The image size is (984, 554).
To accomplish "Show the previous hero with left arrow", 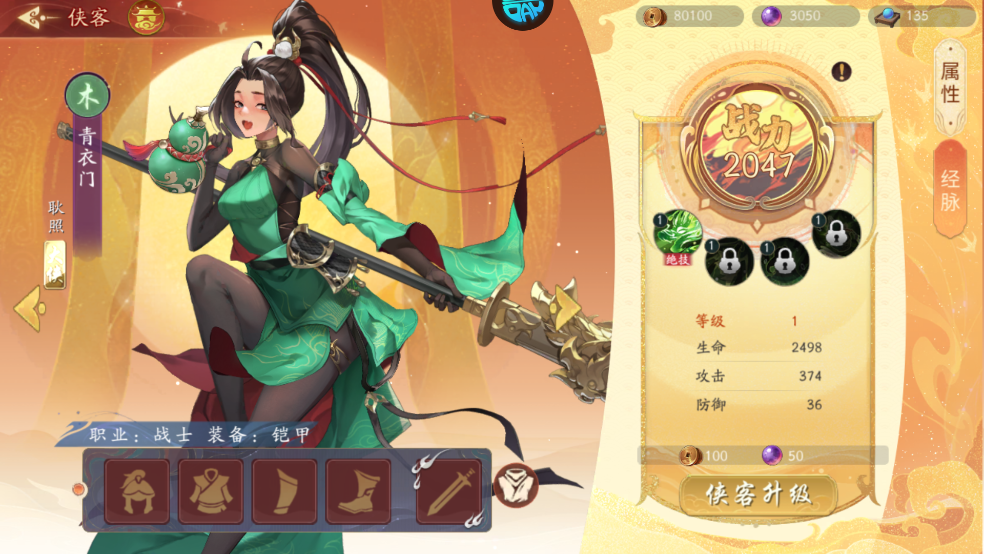I will pyautogui.click(x=29, y=307).
